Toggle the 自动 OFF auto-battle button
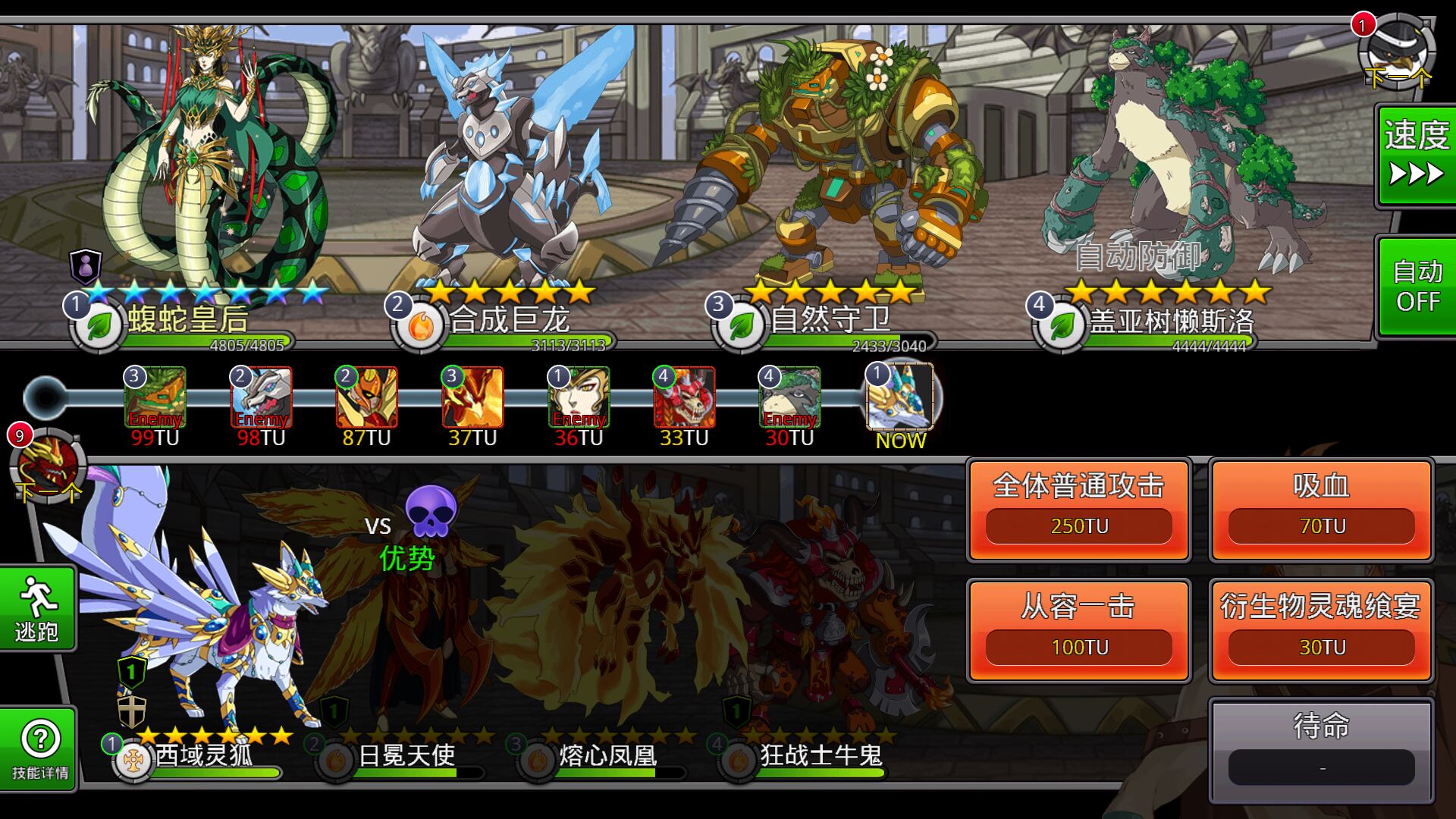The height and width of the screenshot is (819, 1456). coord(1416,287)
